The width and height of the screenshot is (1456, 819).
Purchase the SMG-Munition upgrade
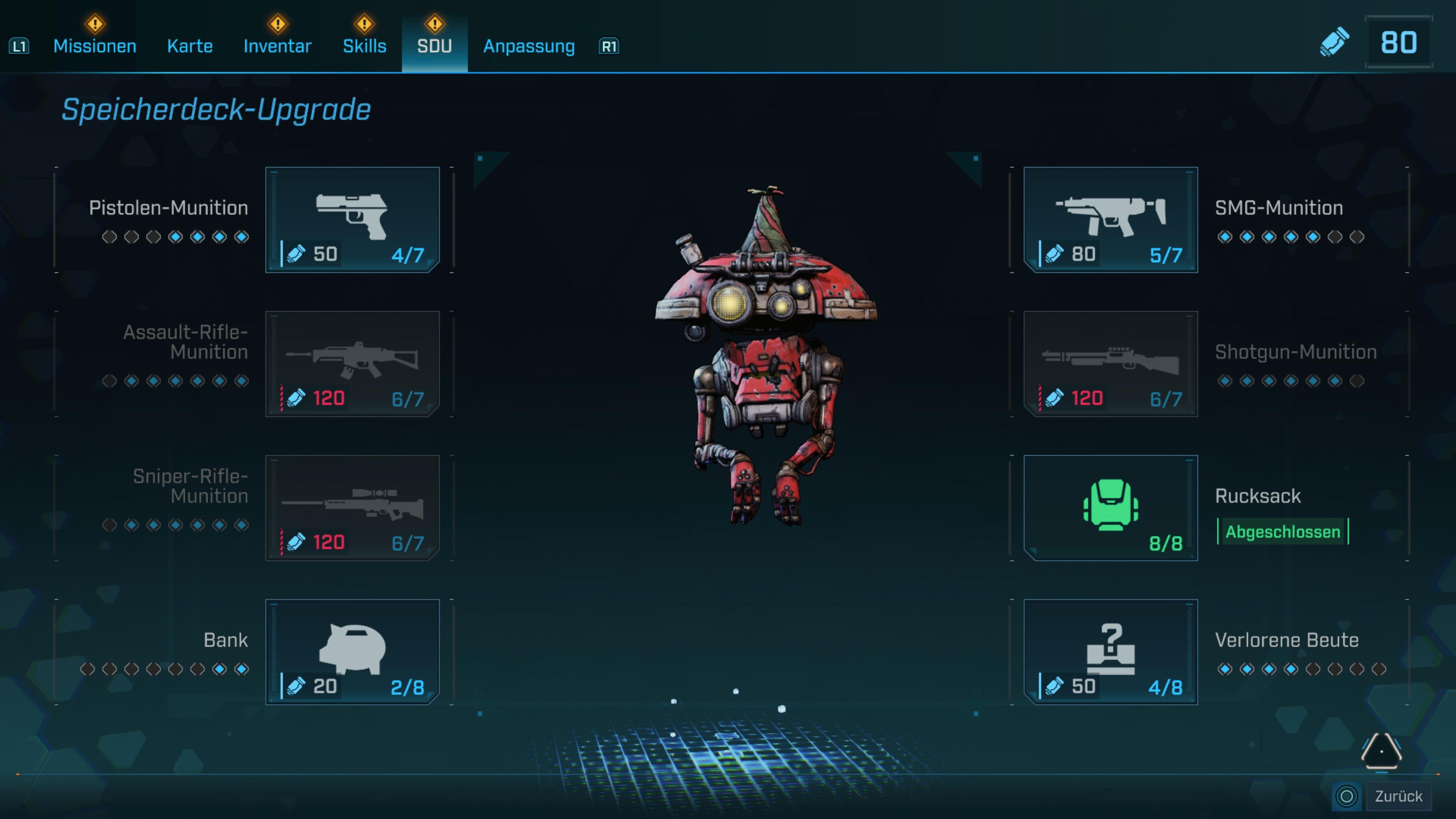click(1110, 219)
